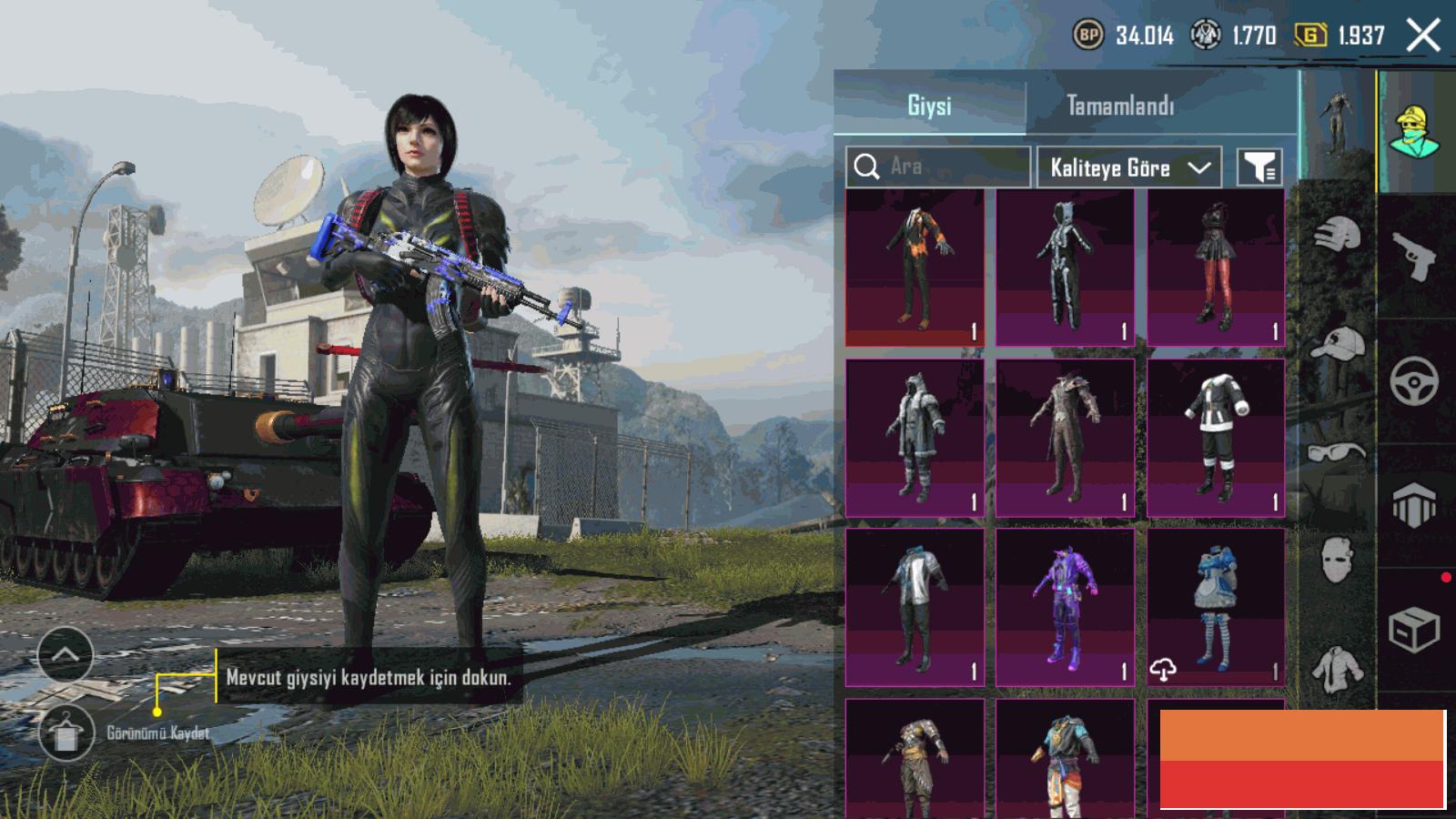Switch to the Giysi tab
Image resolution: width=1456 pixels, height=819 pixels.
[929, 106]
